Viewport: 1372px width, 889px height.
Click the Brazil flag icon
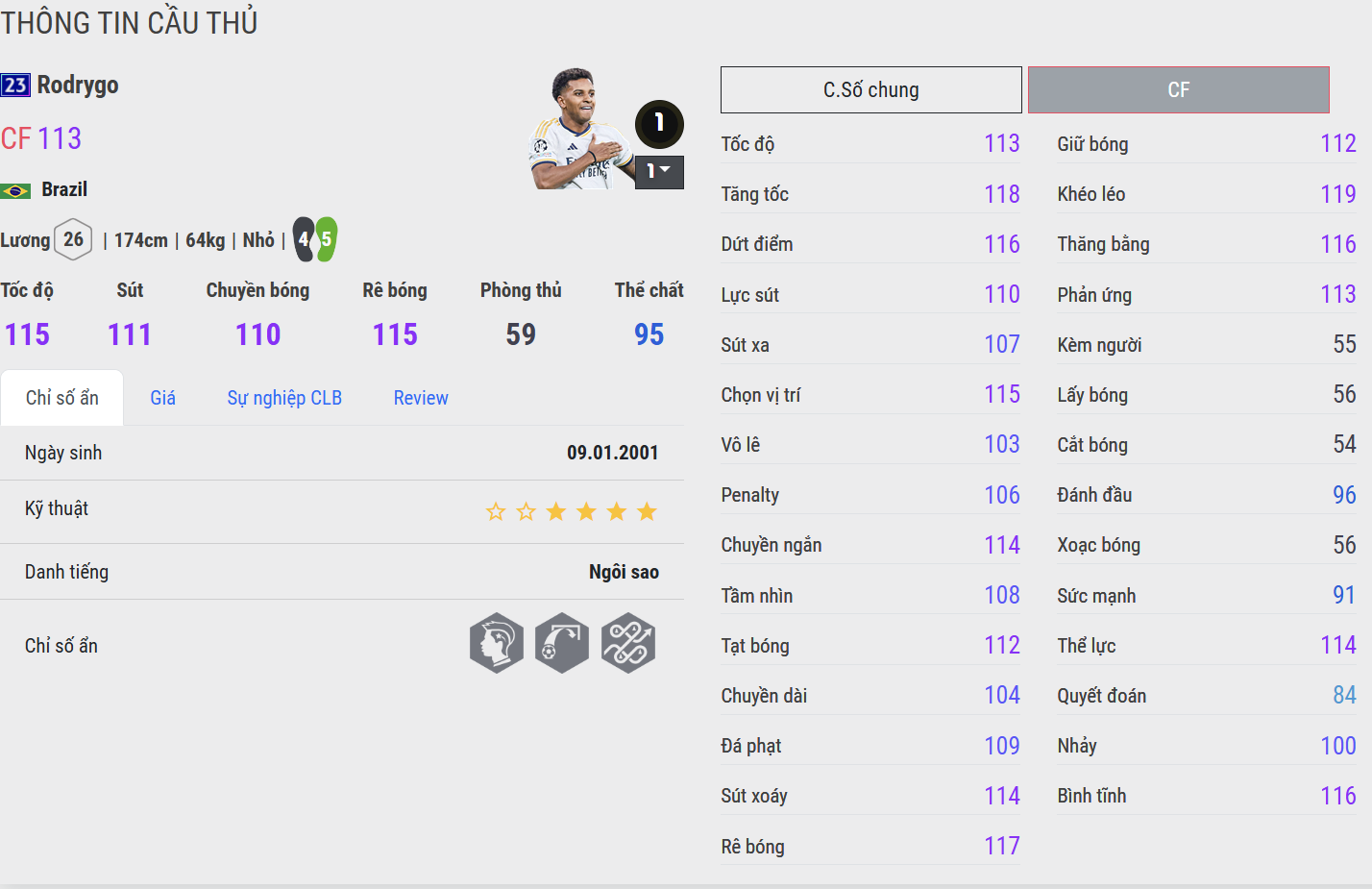[x=15, y=190]
